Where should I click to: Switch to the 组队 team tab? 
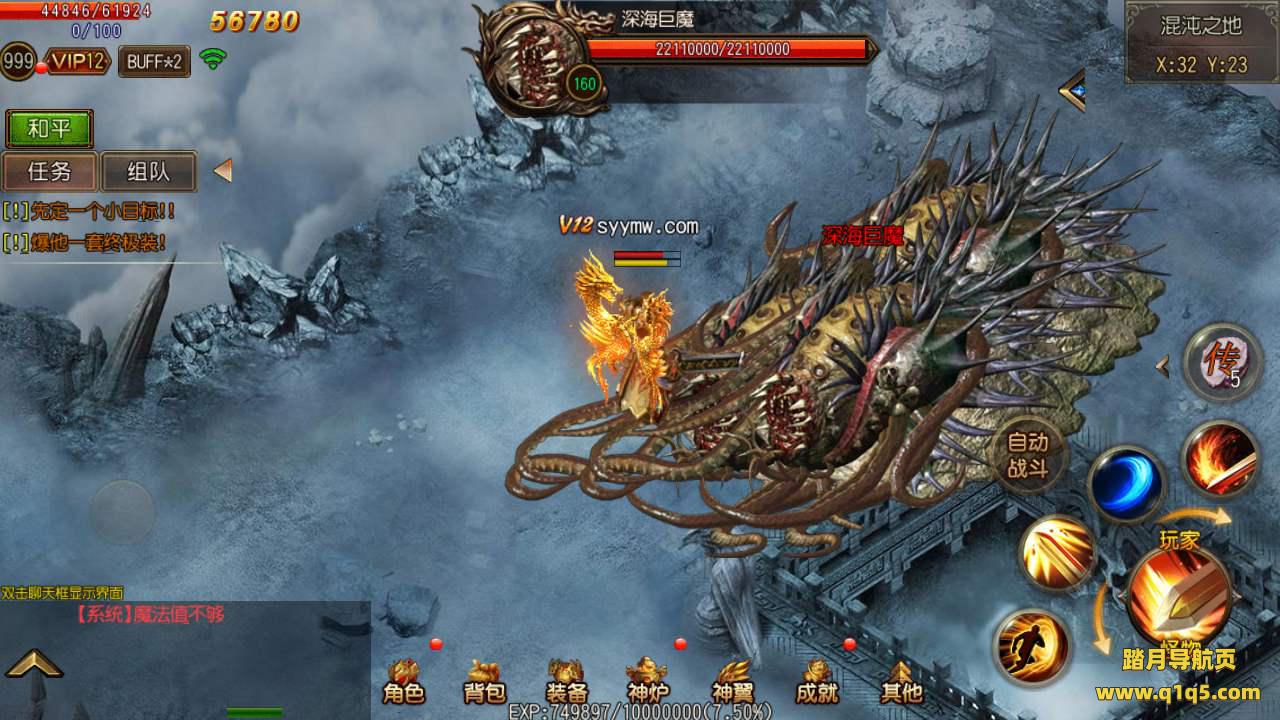pyautogui.click(x=148, y=171)
